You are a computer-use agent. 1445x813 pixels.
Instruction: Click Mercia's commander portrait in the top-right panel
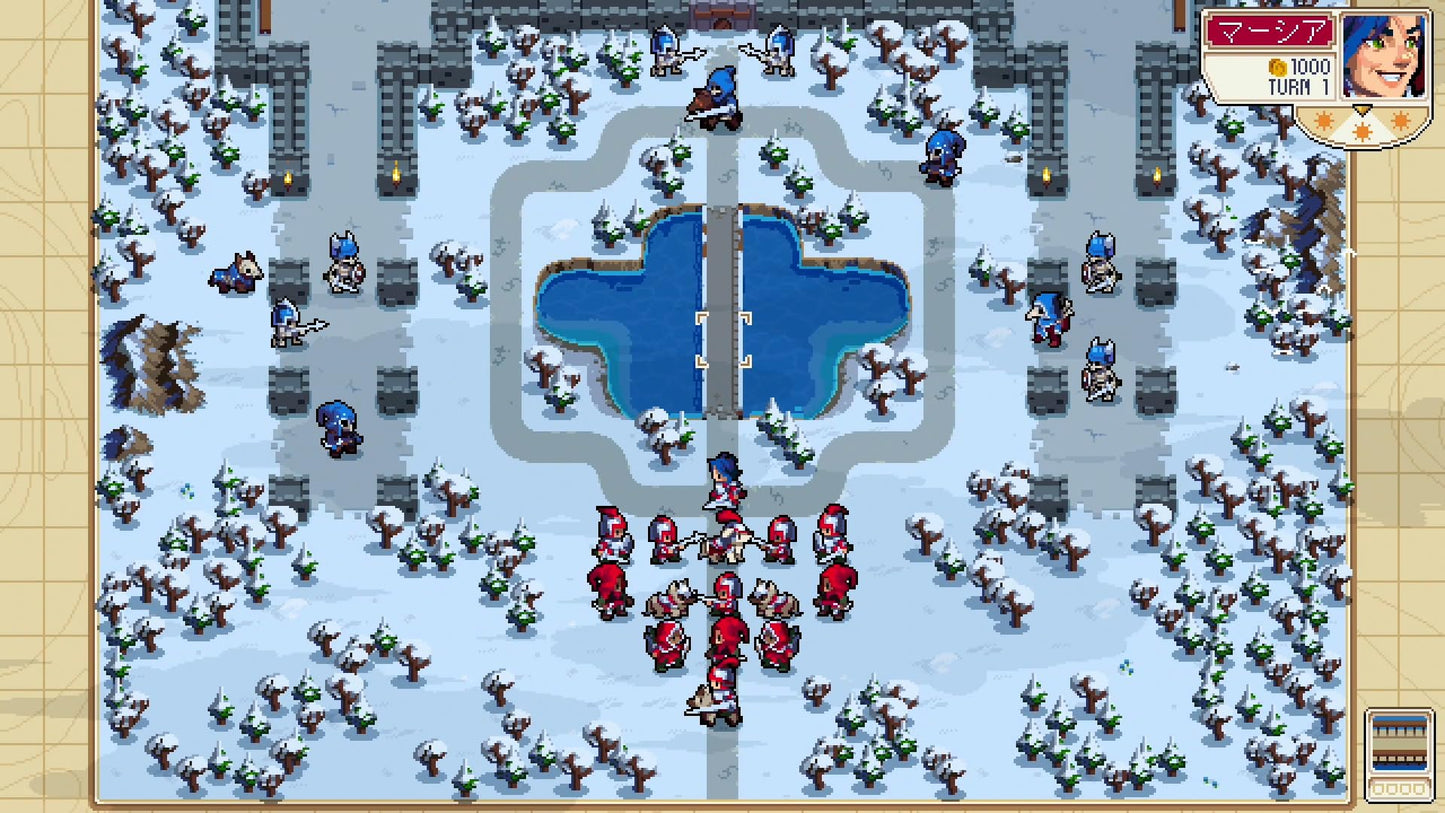[1383, 57]
